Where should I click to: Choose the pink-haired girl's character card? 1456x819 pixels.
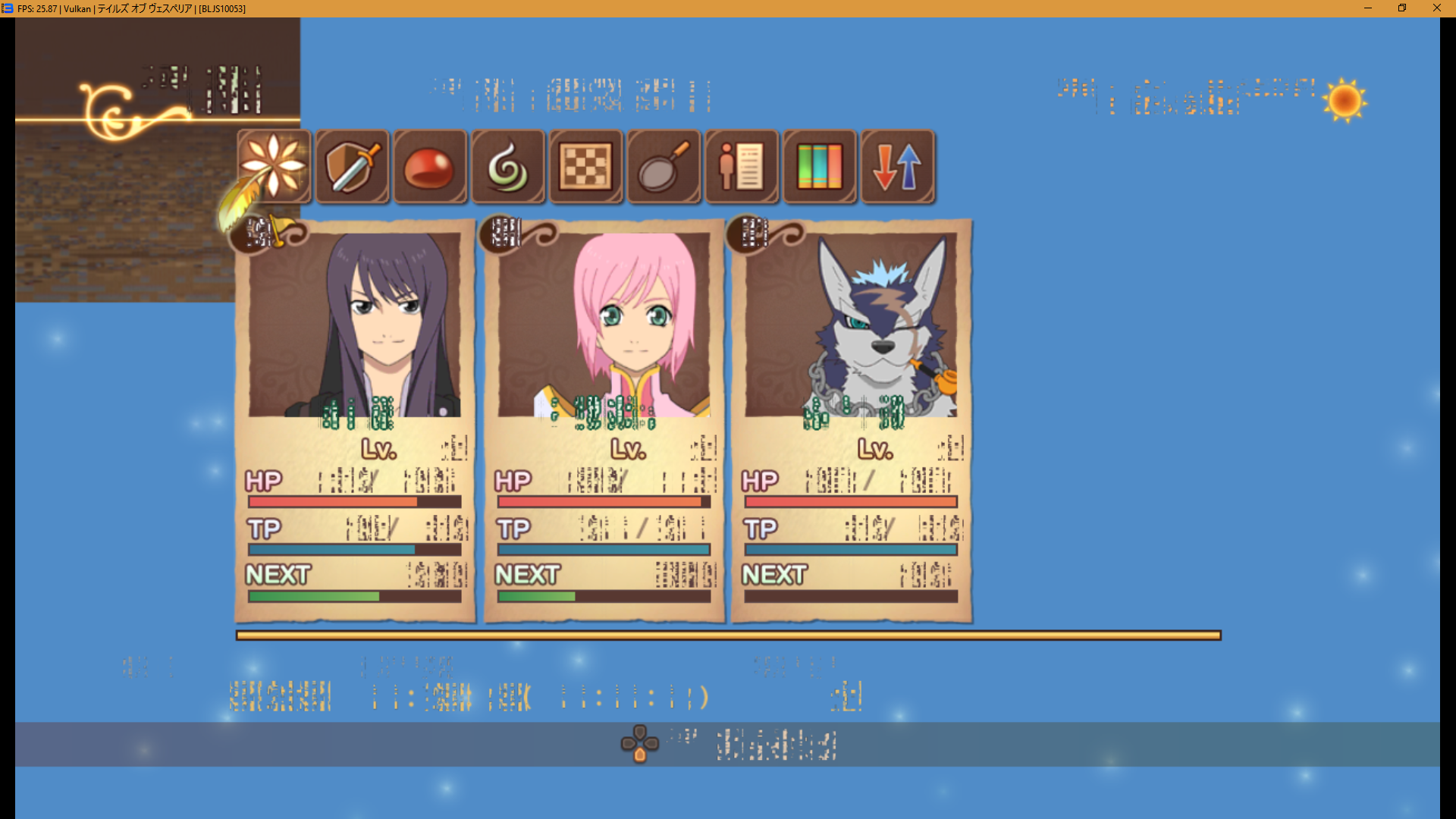(604, 421)
